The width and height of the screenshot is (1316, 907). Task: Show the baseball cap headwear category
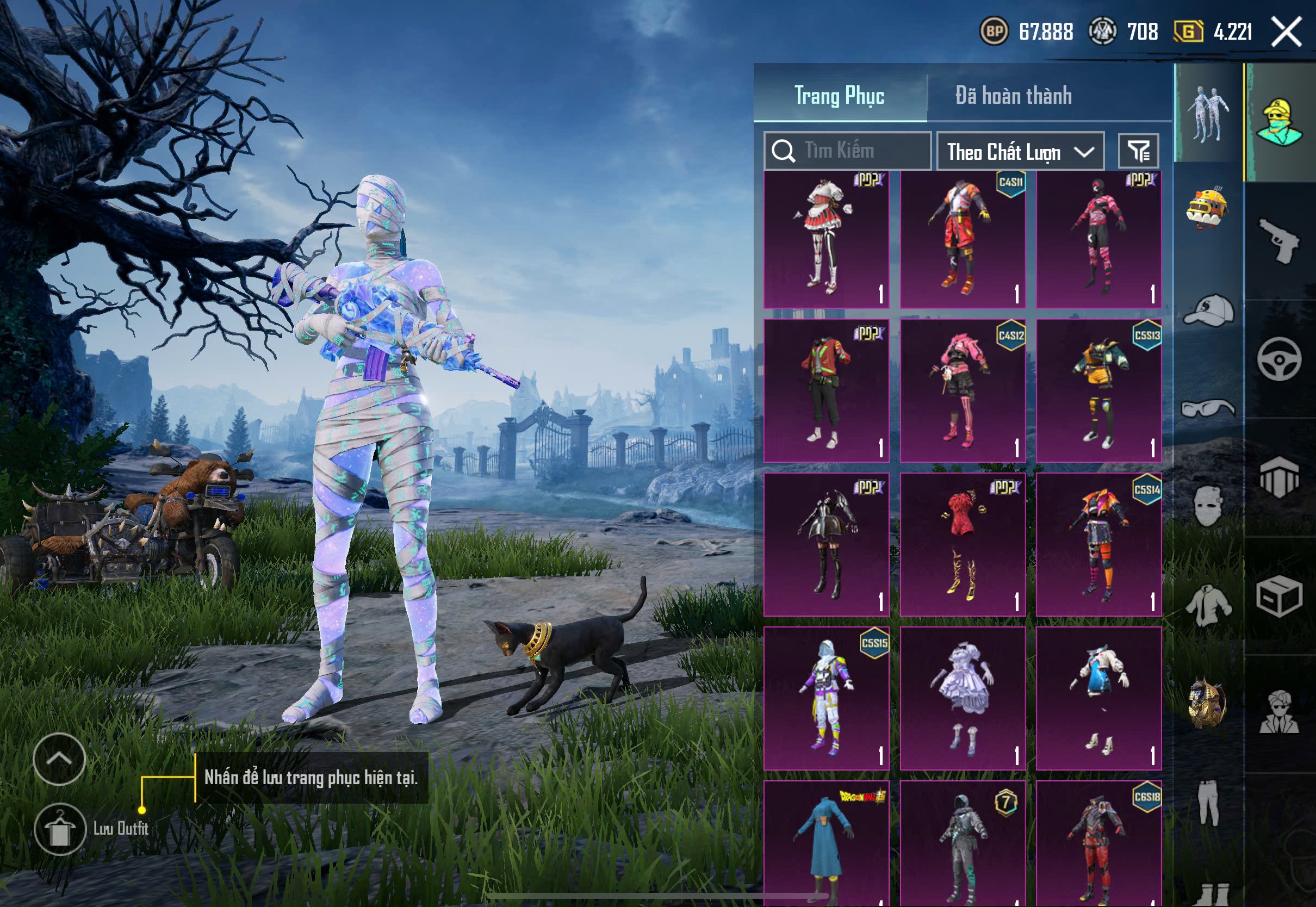click(x=1209, y=310)
